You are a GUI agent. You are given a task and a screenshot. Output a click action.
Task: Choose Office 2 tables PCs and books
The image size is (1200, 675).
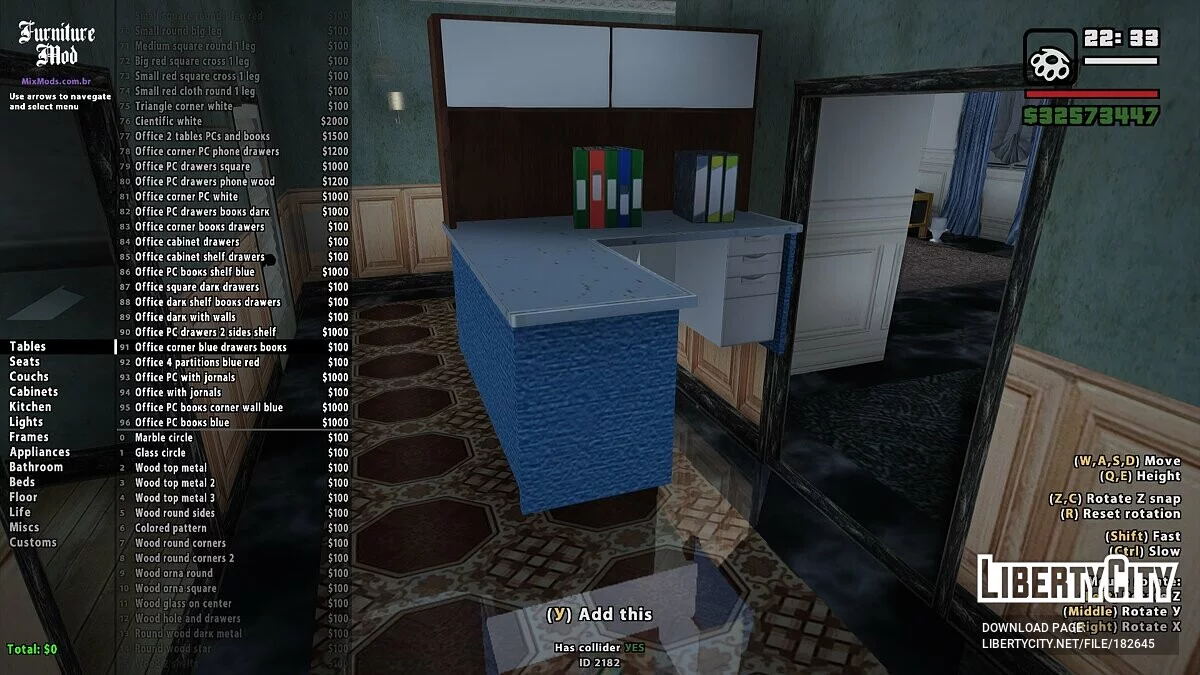pyautogui.click(x=202, y=136)
